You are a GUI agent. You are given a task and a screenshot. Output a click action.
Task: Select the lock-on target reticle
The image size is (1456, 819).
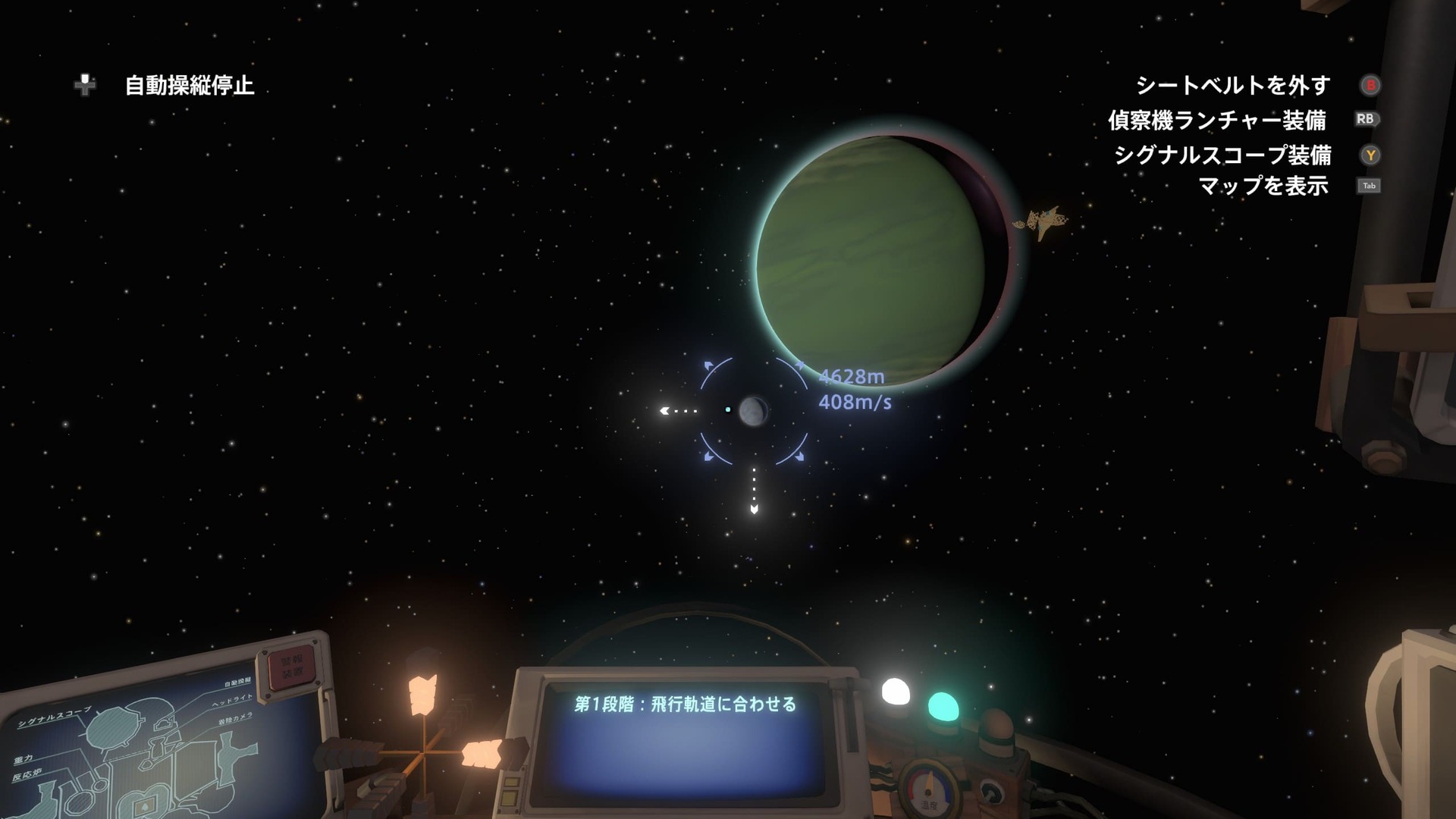(753, 410)
